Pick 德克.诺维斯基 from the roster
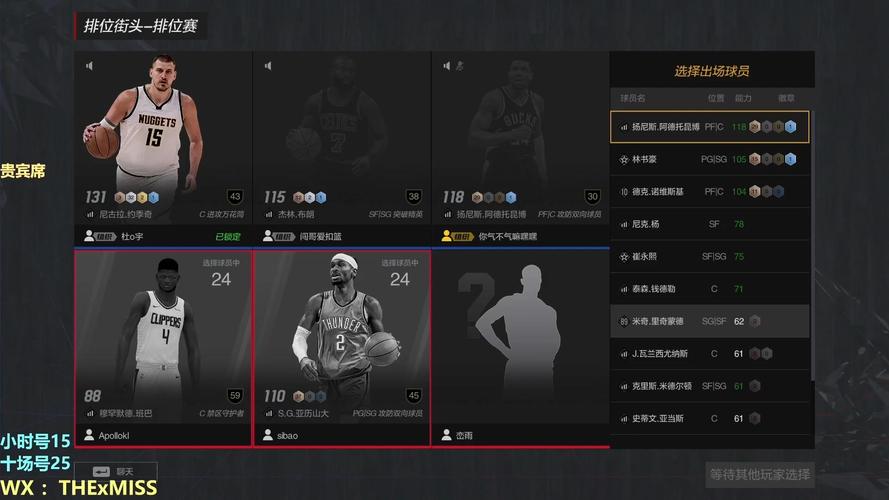Screen dimensions: 889x500 [709, 191]
